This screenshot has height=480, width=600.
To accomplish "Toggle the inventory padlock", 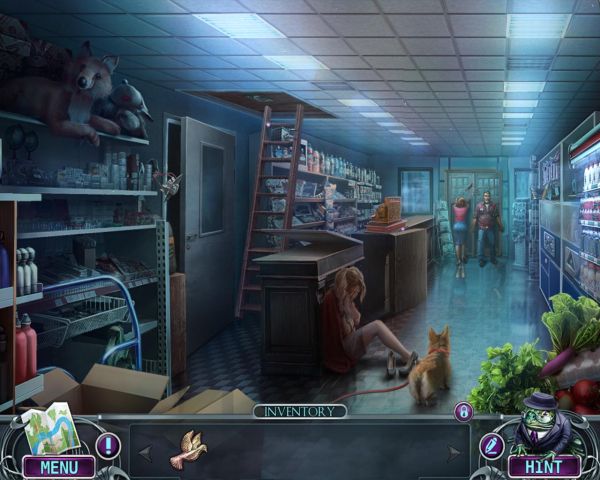I will 463,411.
